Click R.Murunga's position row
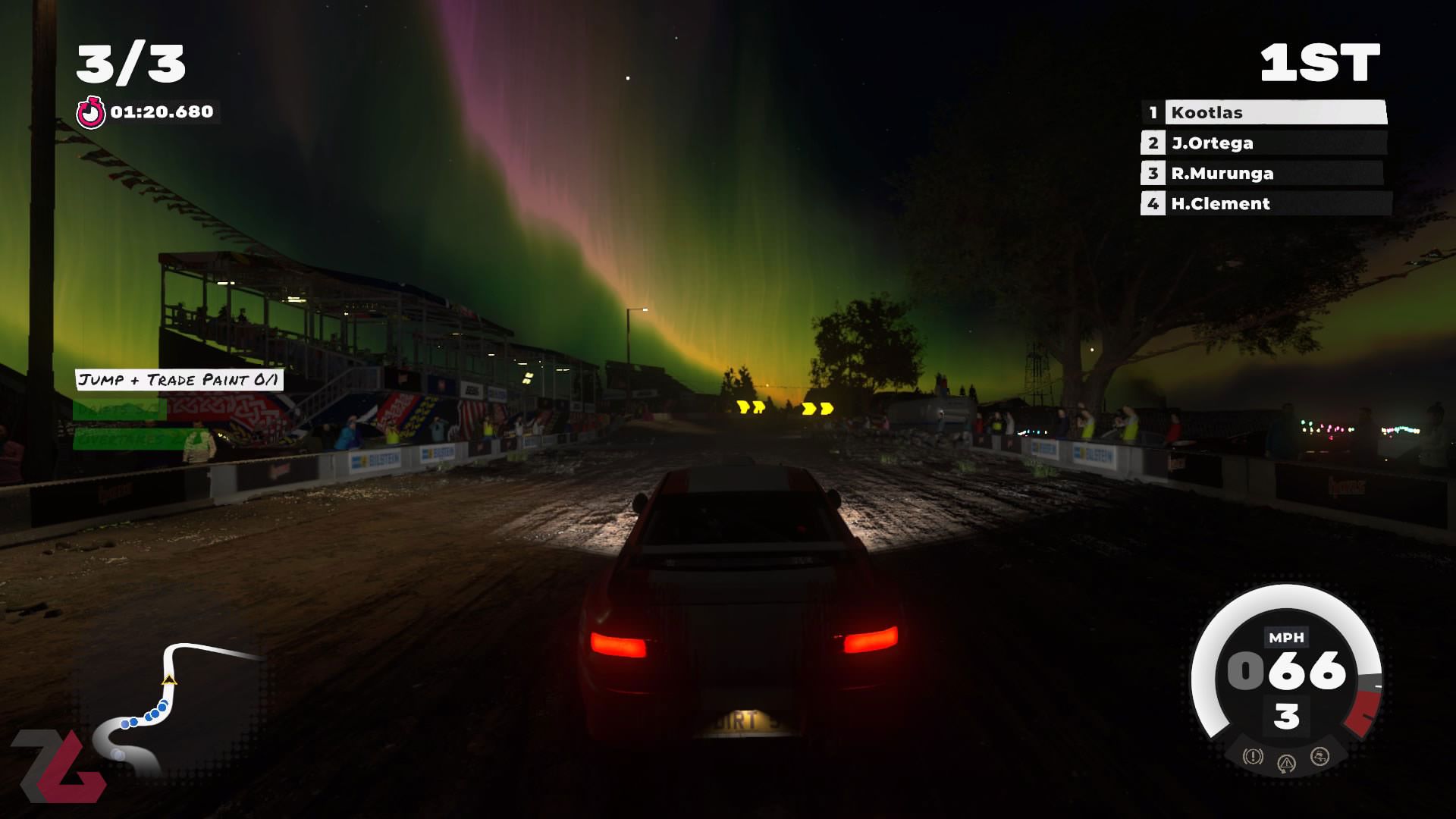The image size is (1456, 819). [x=1264, y=173]
